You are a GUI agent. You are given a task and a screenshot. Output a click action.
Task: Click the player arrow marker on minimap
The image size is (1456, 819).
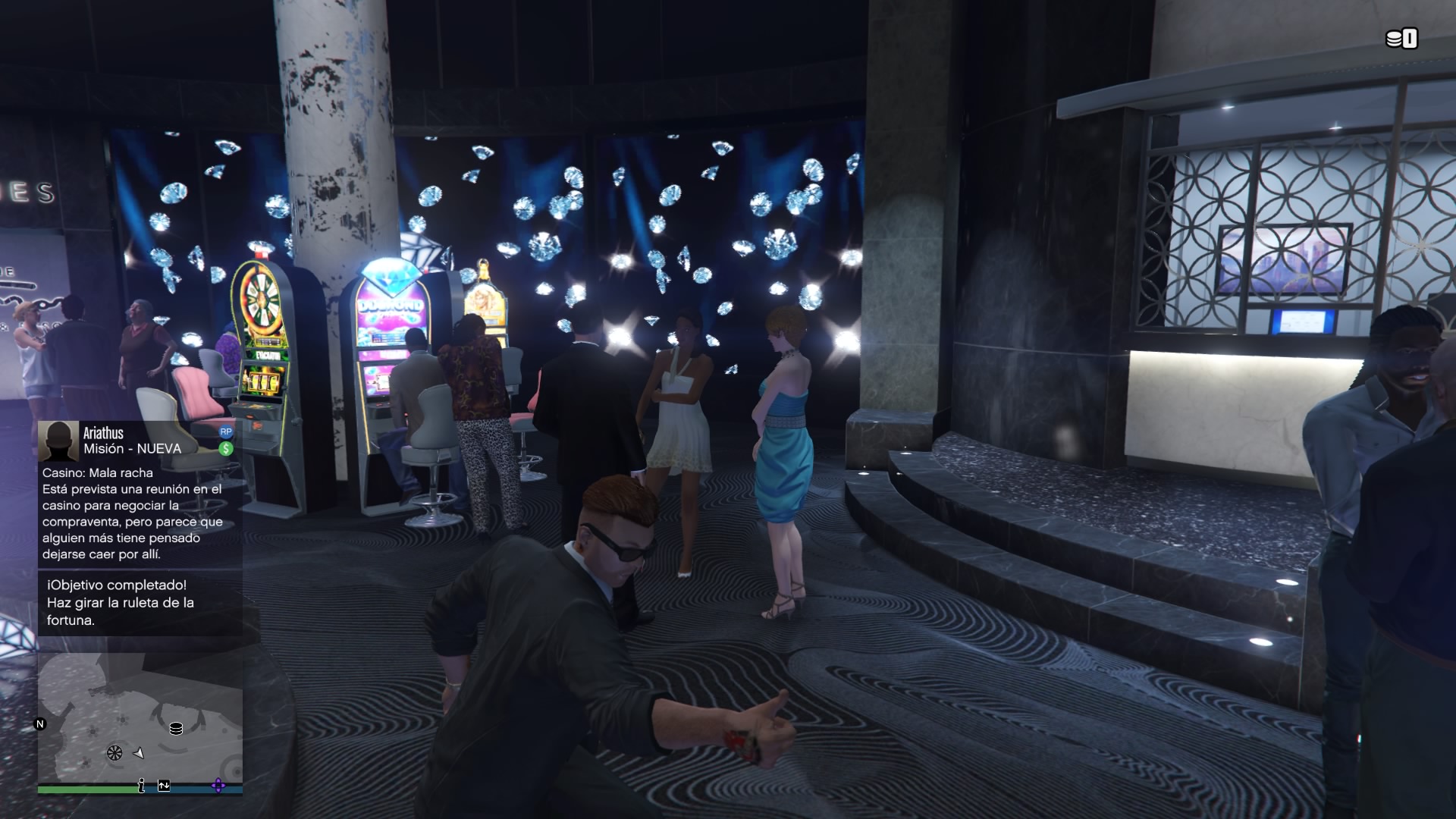(139, 753)
